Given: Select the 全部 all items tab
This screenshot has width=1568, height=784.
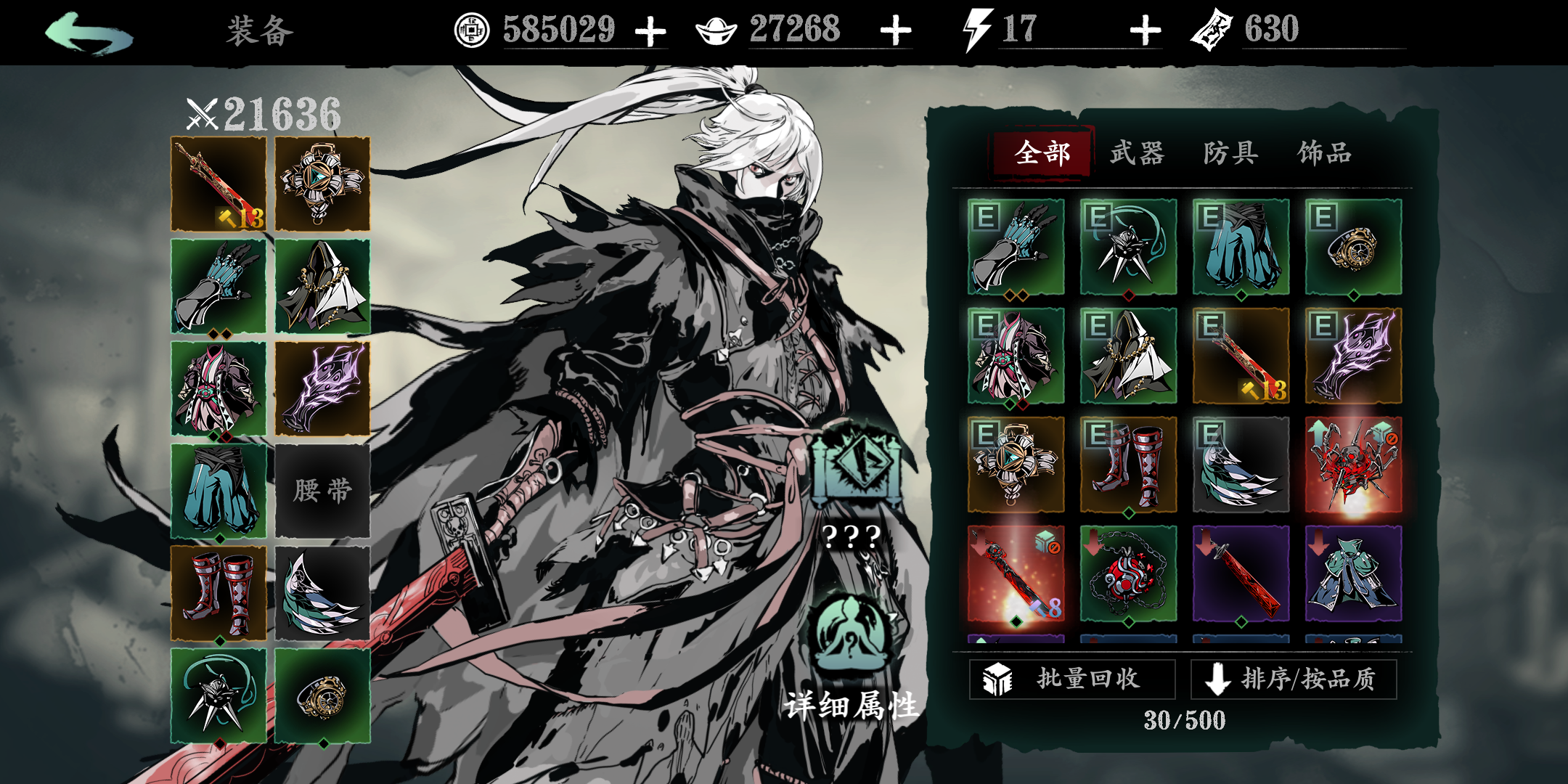Looking at the screenshot, I should pos(1042,153).
